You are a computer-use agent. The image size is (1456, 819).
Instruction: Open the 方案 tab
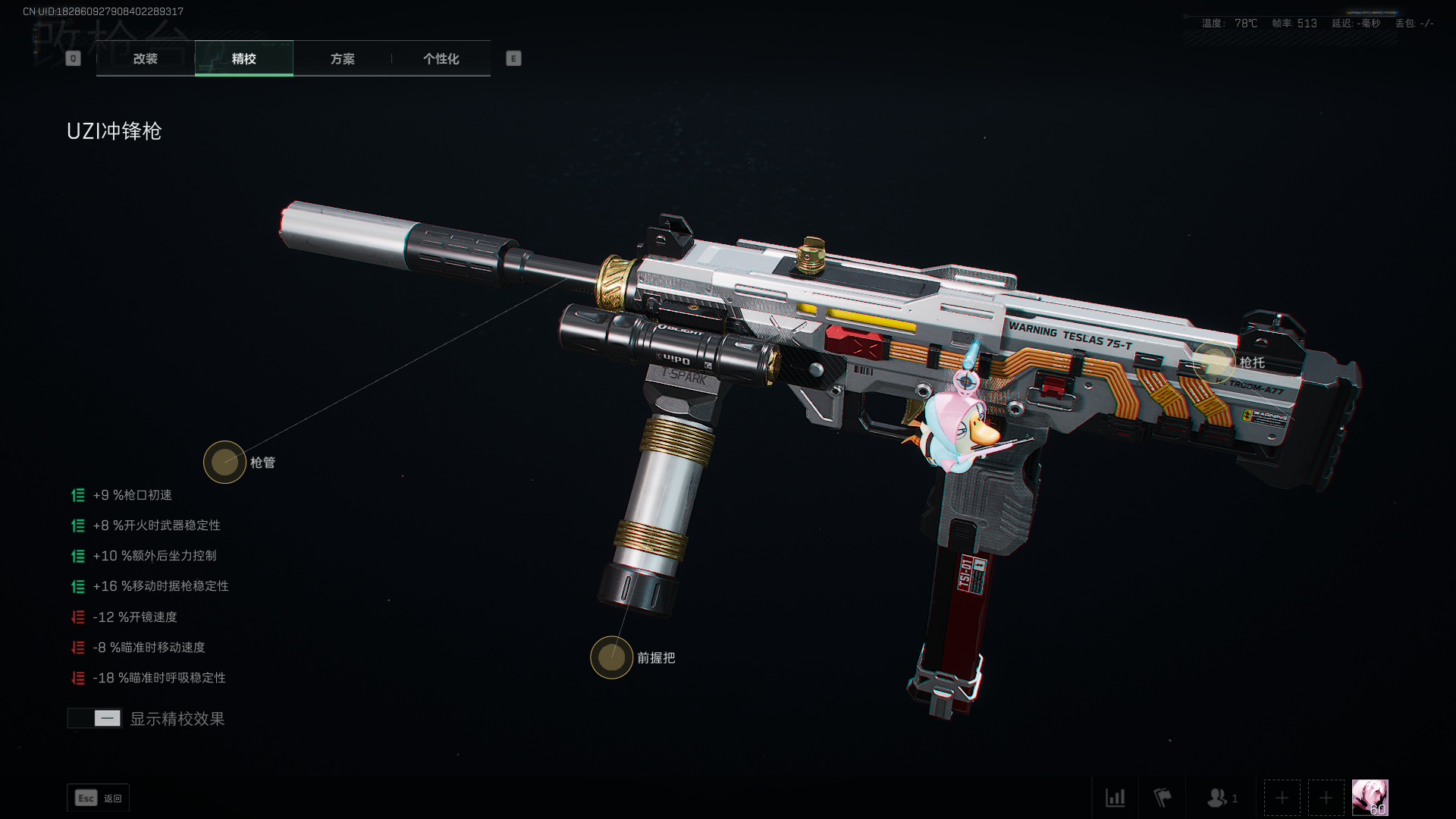pos(342,58)
